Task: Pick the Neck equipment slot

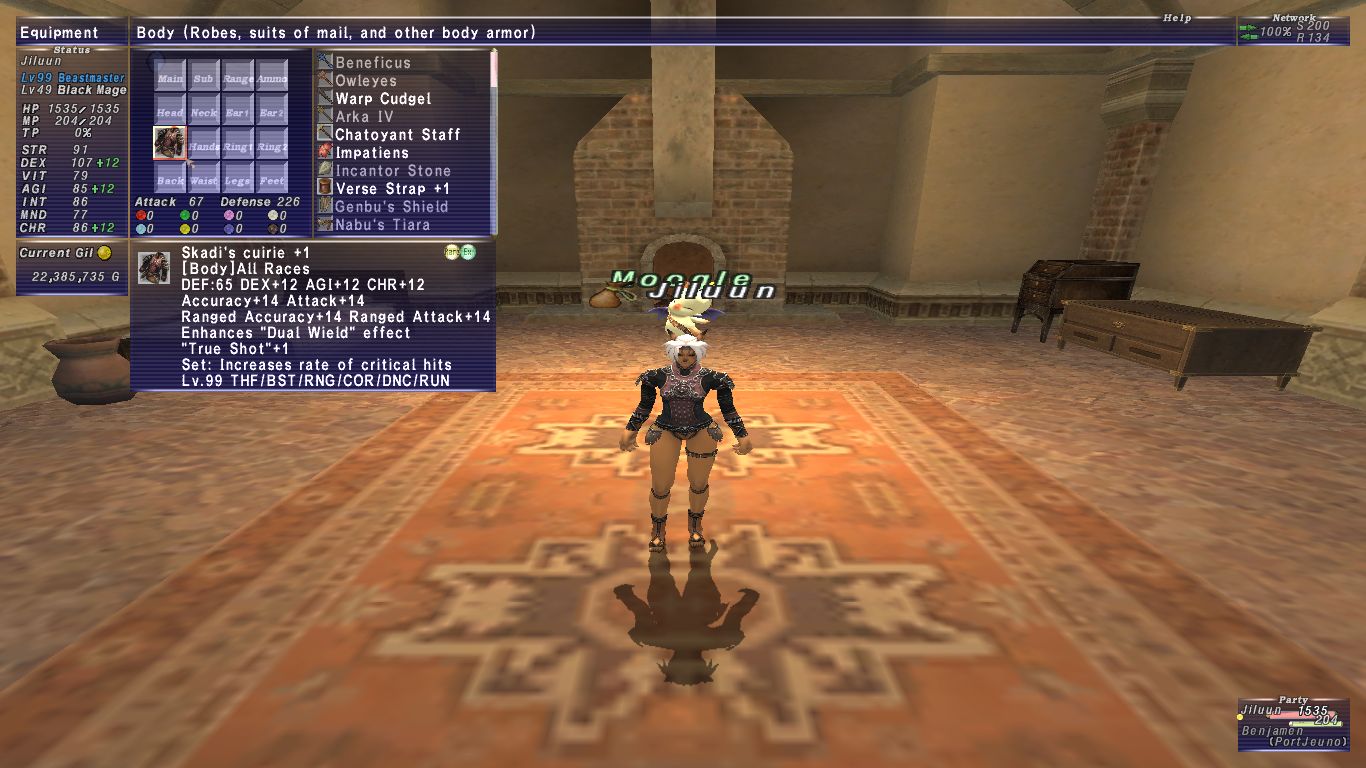Action: 204,111
